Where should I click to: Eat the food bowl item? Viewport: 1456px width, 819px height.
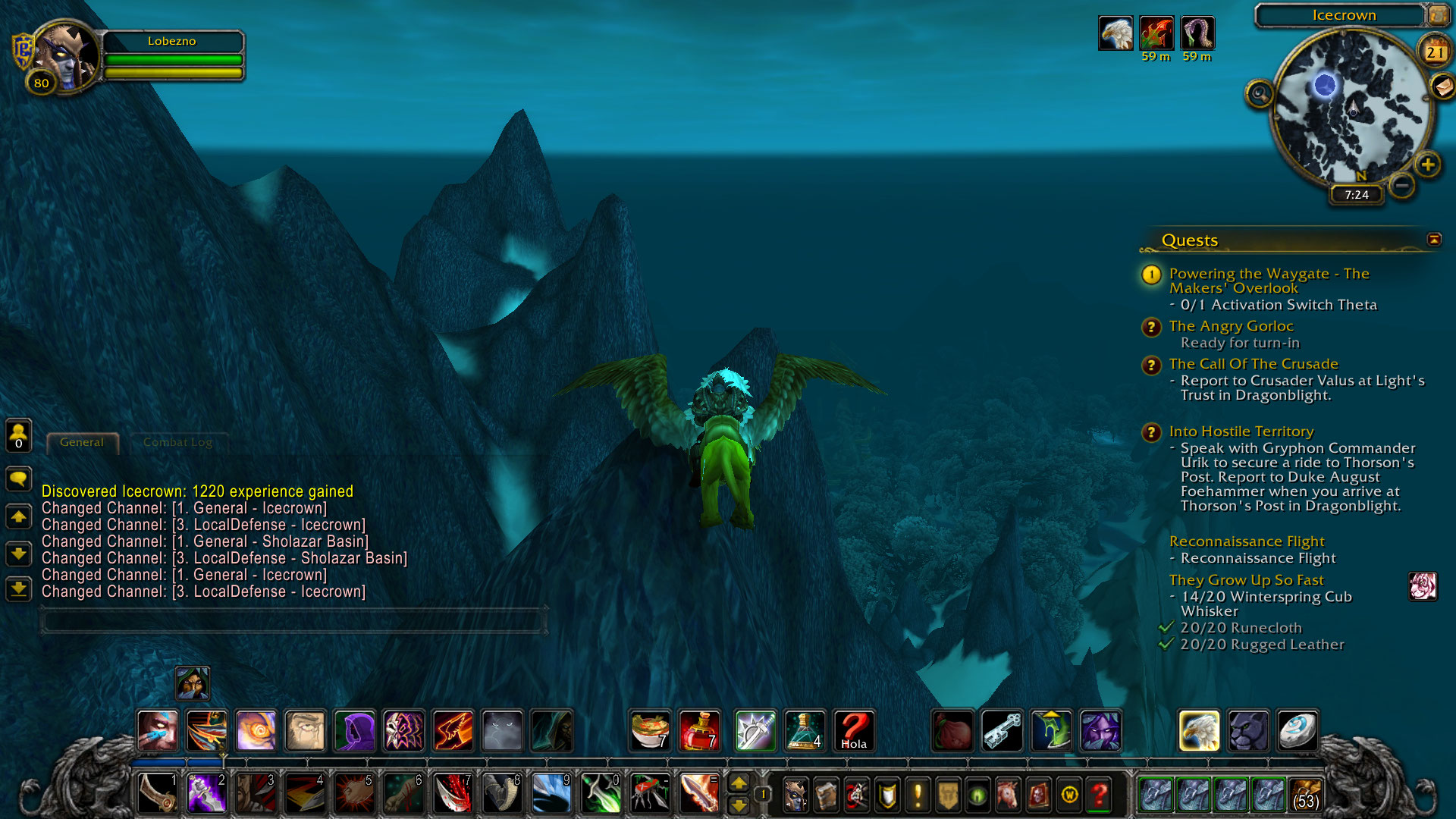pos(650,731)
